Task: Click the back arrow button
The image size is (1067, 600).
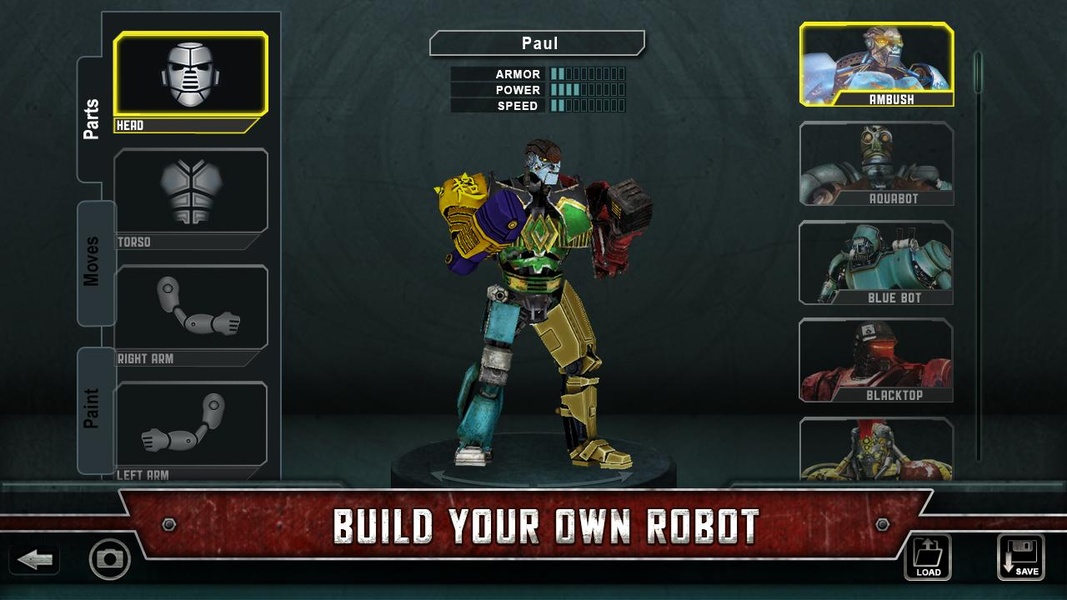Action: 35,559
